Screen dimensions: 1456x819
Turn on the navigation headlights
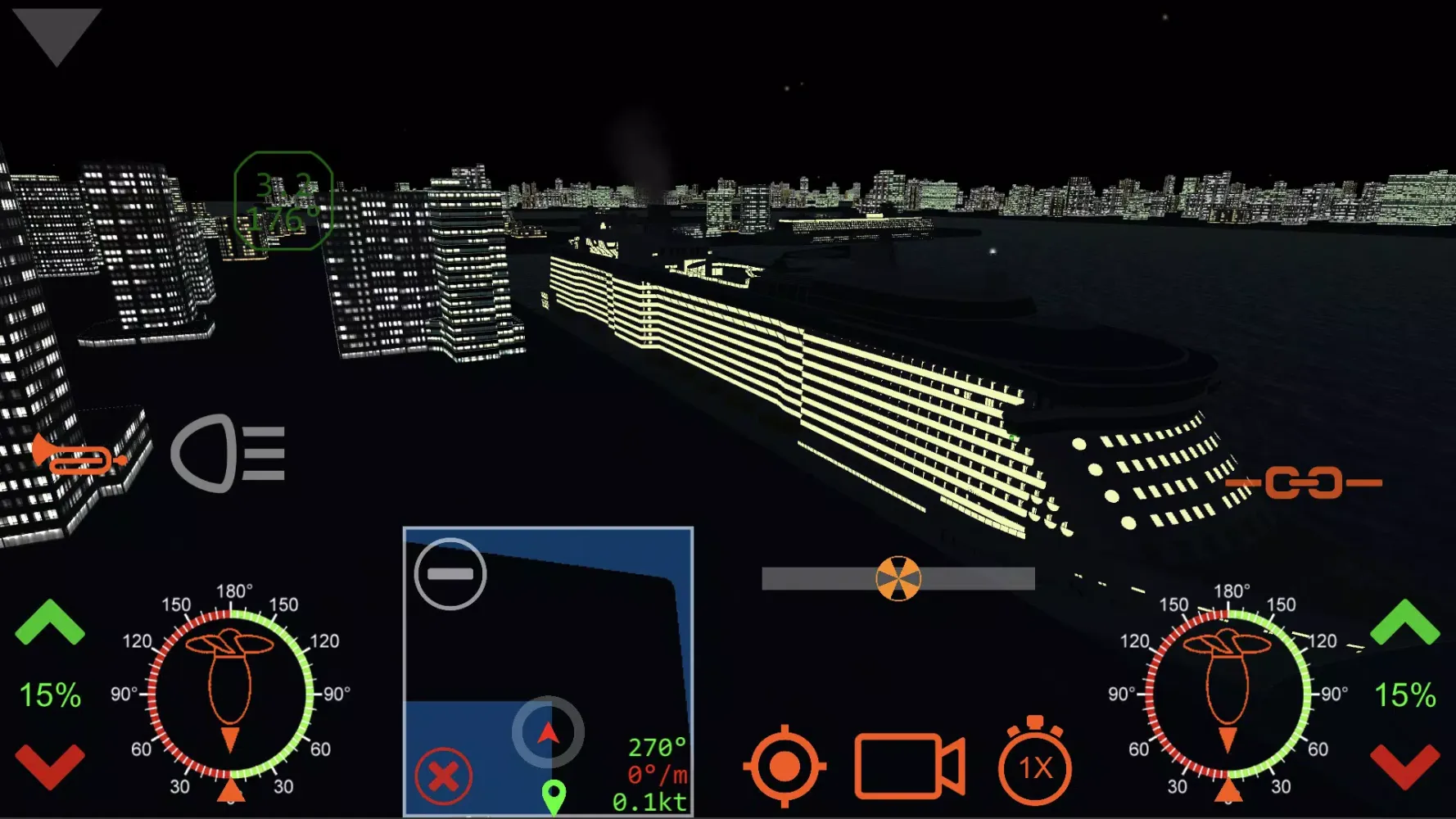click(229, 456)
